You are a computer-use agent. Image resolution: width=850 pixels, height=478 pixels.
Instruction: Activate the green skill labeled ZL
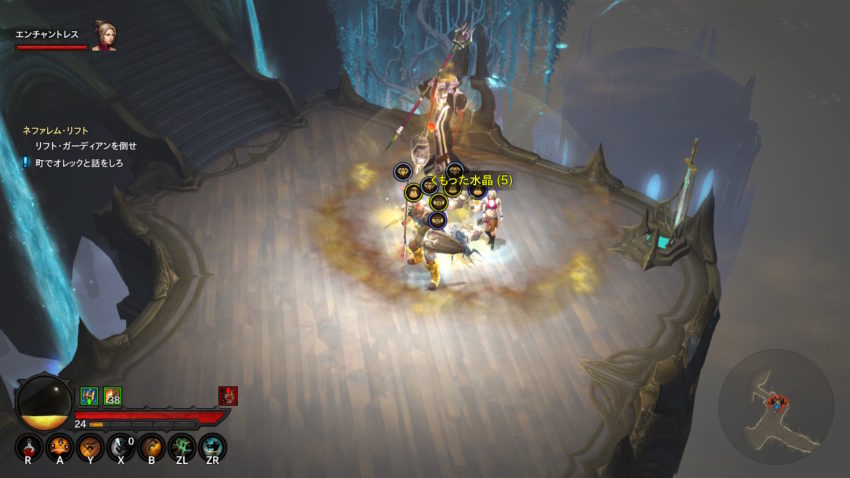[182, 446]
